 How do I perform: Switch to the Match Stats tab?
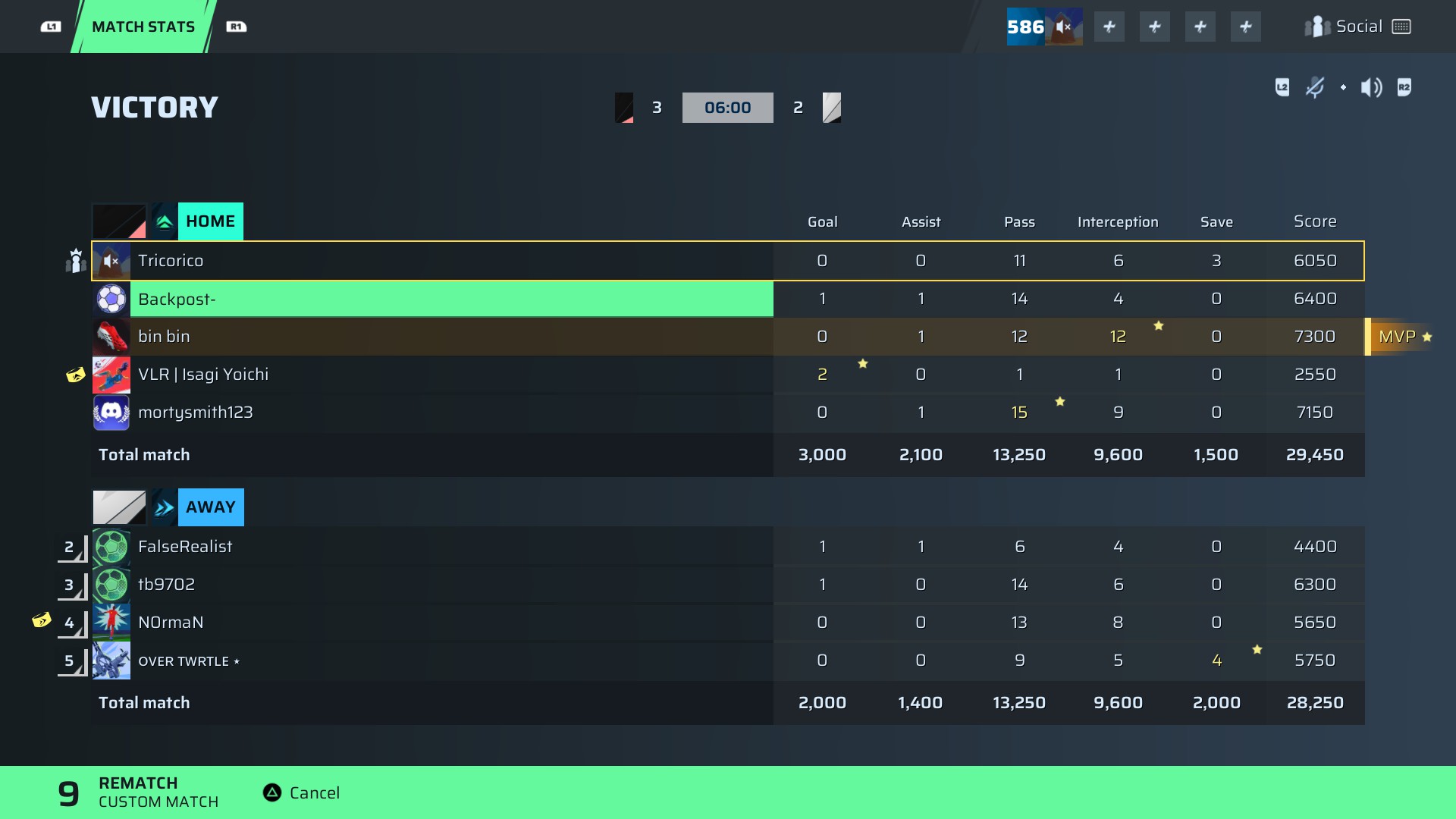click(143, 27)
